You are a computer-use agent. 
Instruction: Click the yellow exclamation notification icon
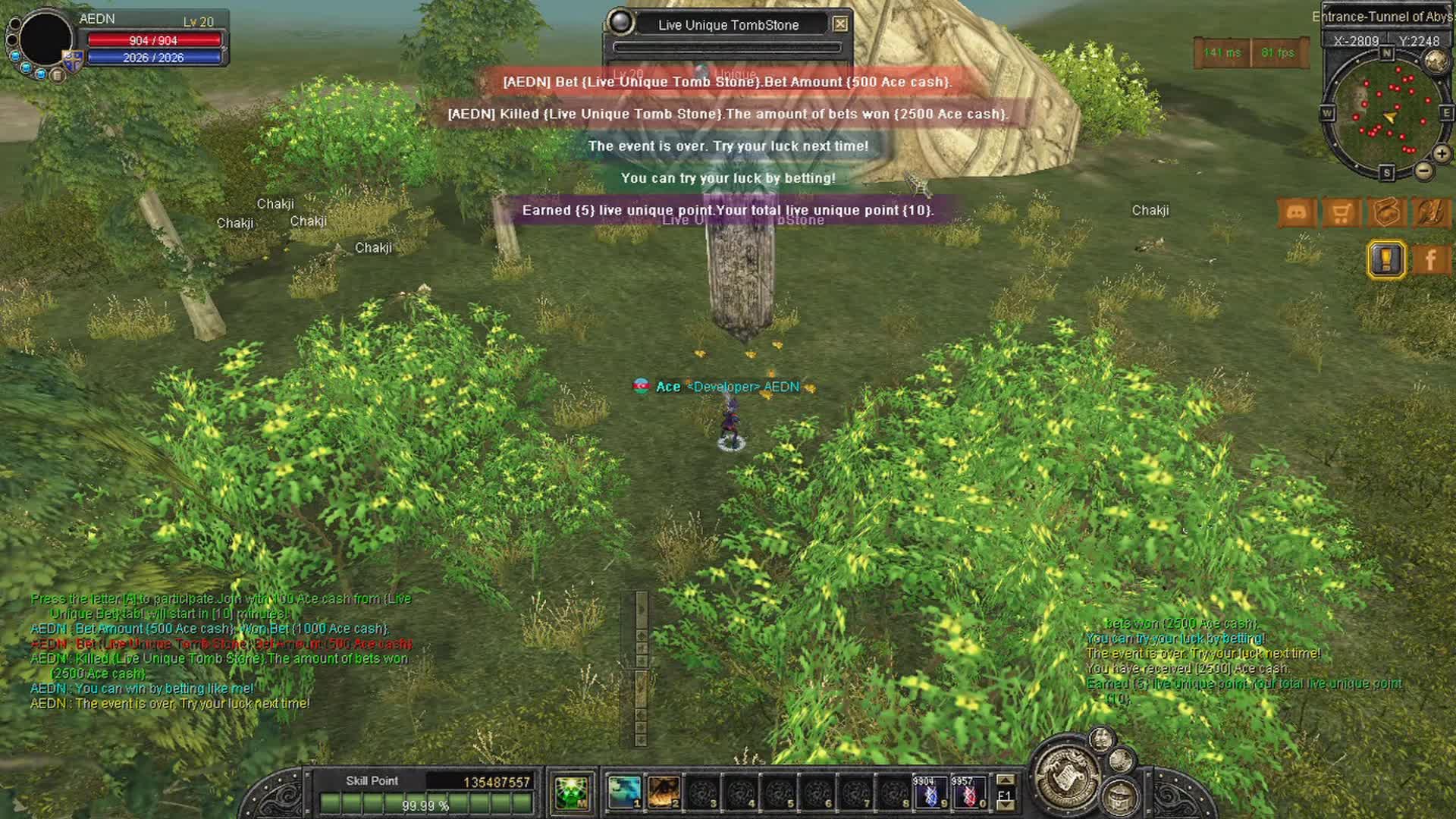point(1386,260)
